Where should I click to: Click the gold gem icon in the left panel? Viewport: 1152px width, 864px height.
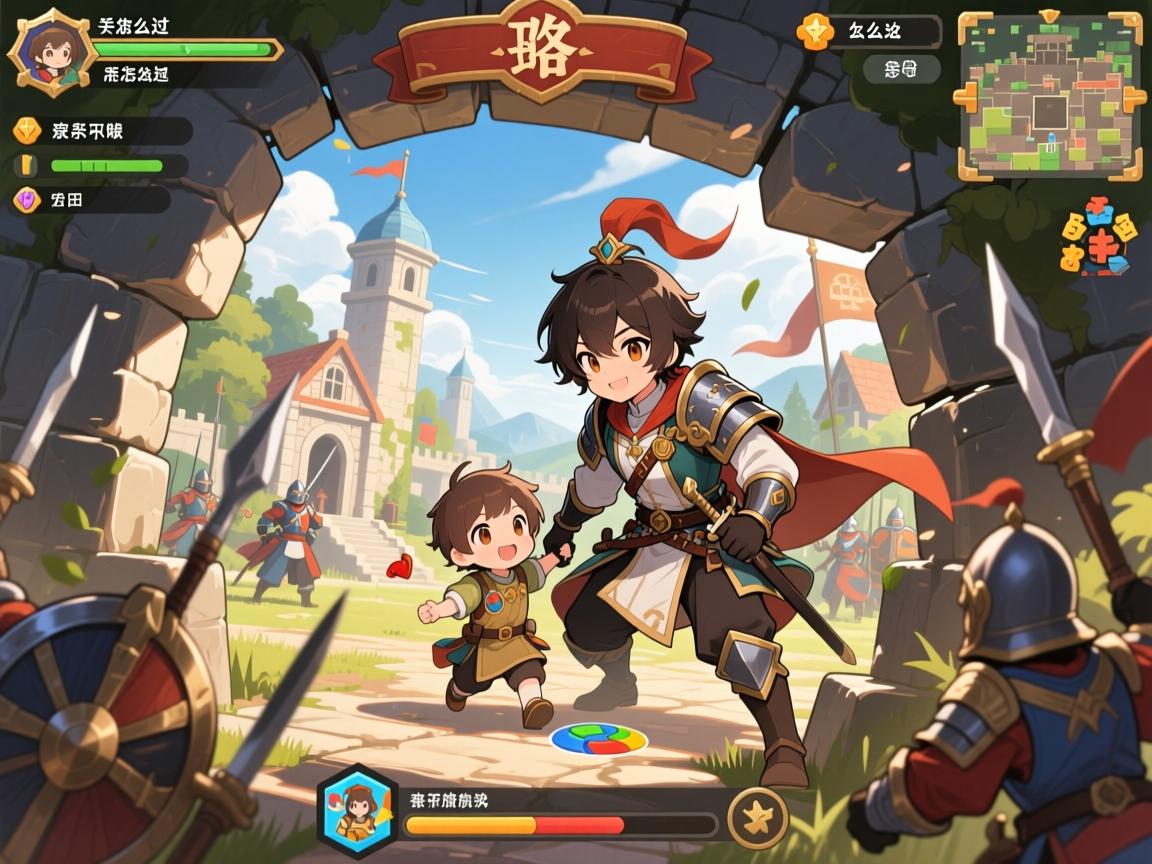[x=27, y=130]
